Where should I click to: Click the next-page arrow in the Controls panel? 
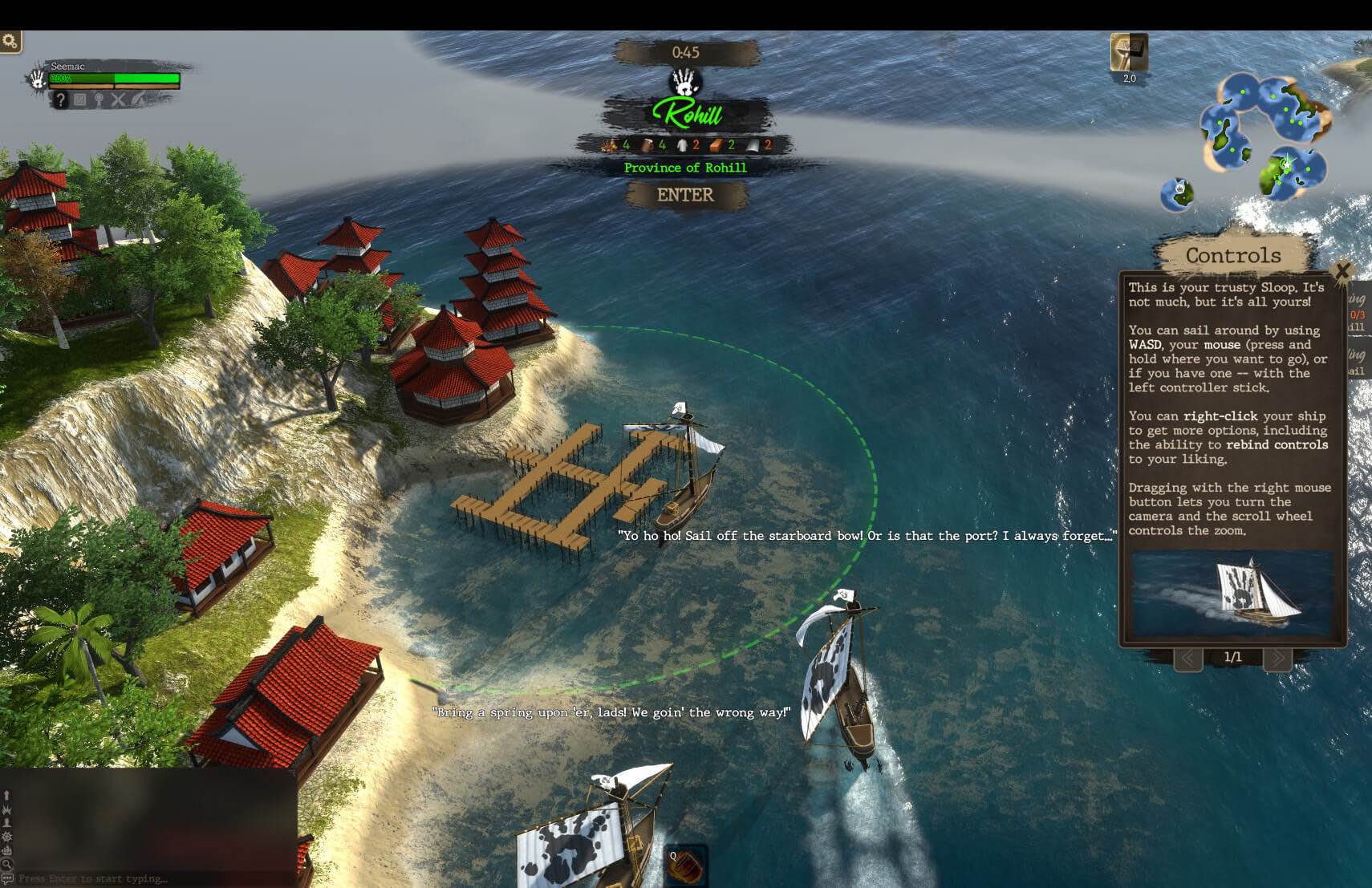tap(1279, 656)
